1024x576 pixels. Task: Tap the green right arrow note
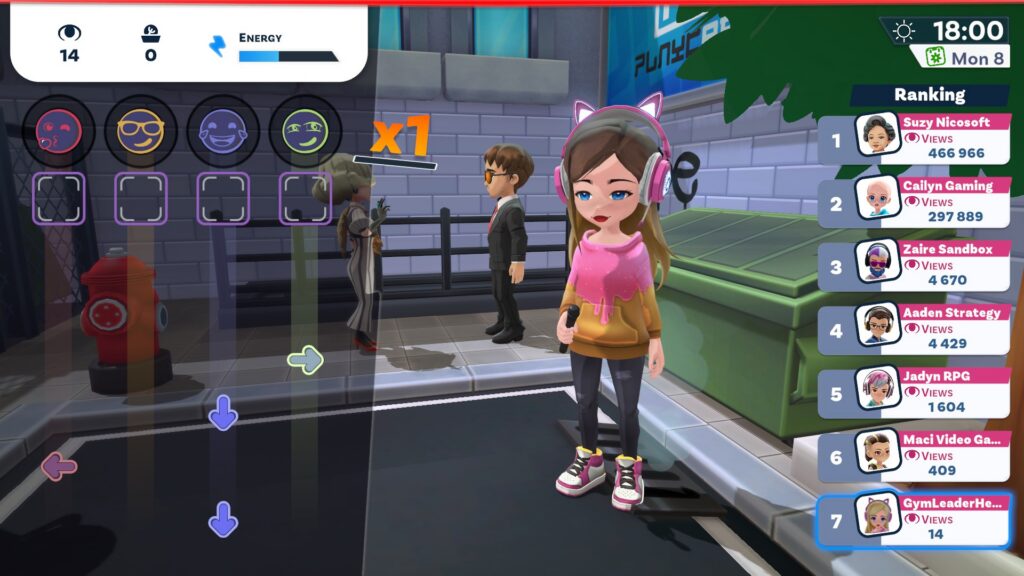305,359
